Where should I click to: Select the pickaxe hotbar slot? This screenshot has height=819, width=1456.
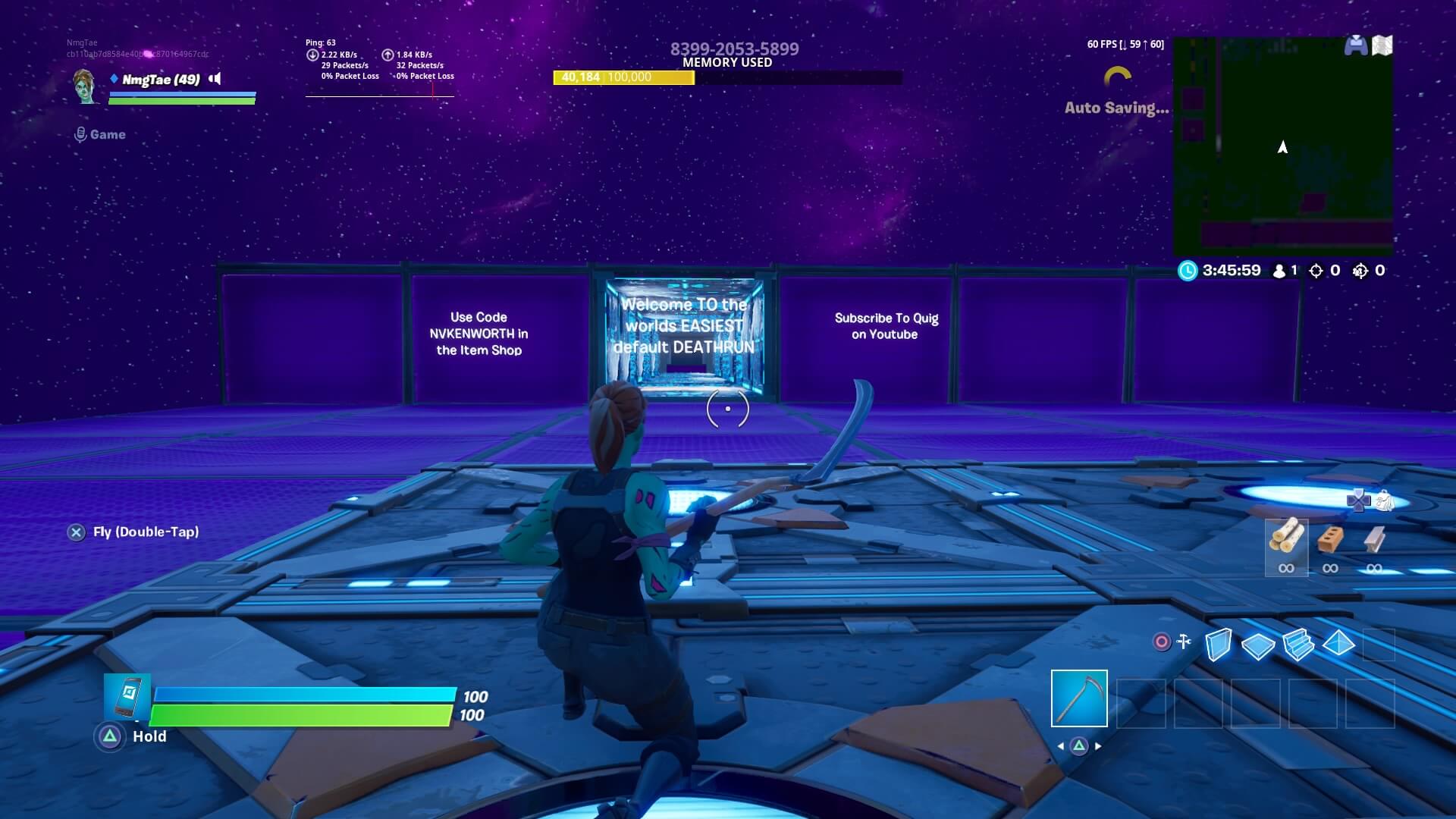click(1079, 698)
